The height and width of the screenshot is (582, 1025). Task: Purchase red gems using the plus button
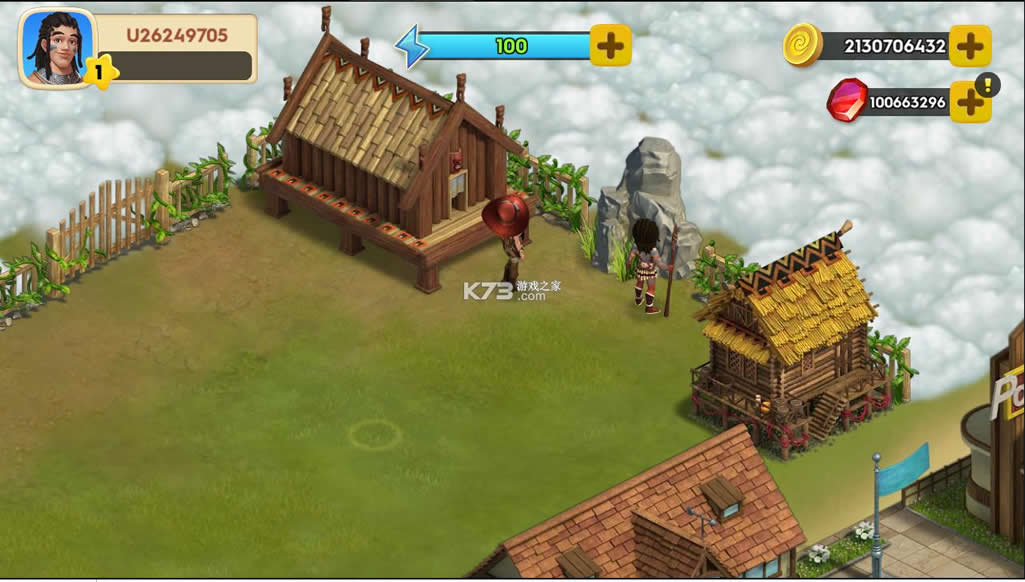[x=967, y=102]
